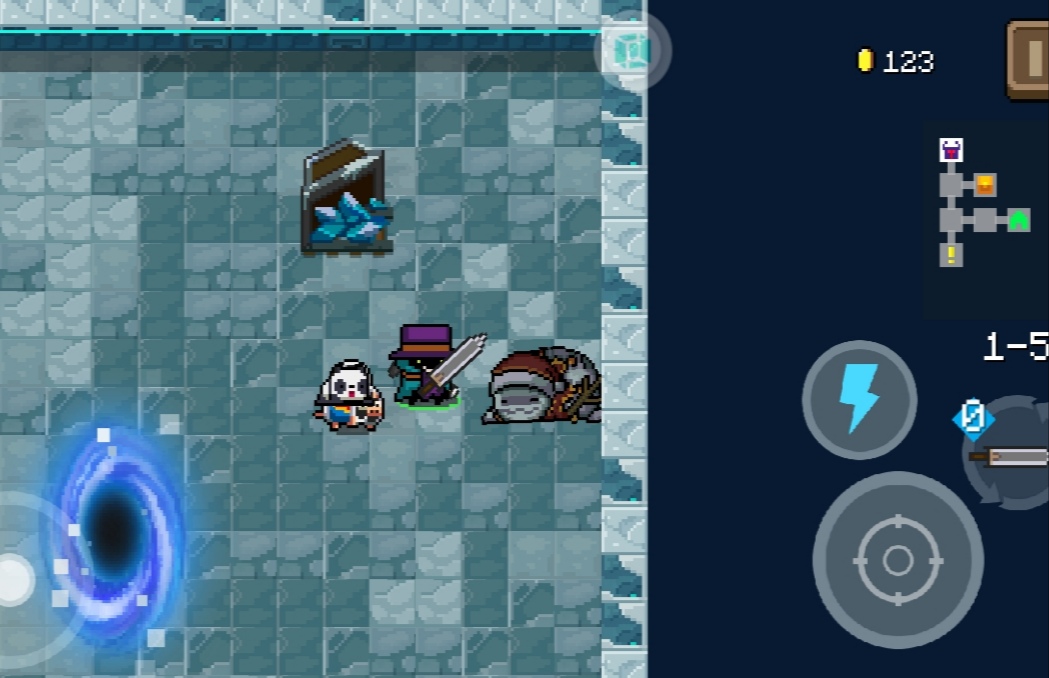Activate the lightning bolt skill
The height and width of the screenshot is (678, 1049).
pyautogui.click(x=859, y=399)
